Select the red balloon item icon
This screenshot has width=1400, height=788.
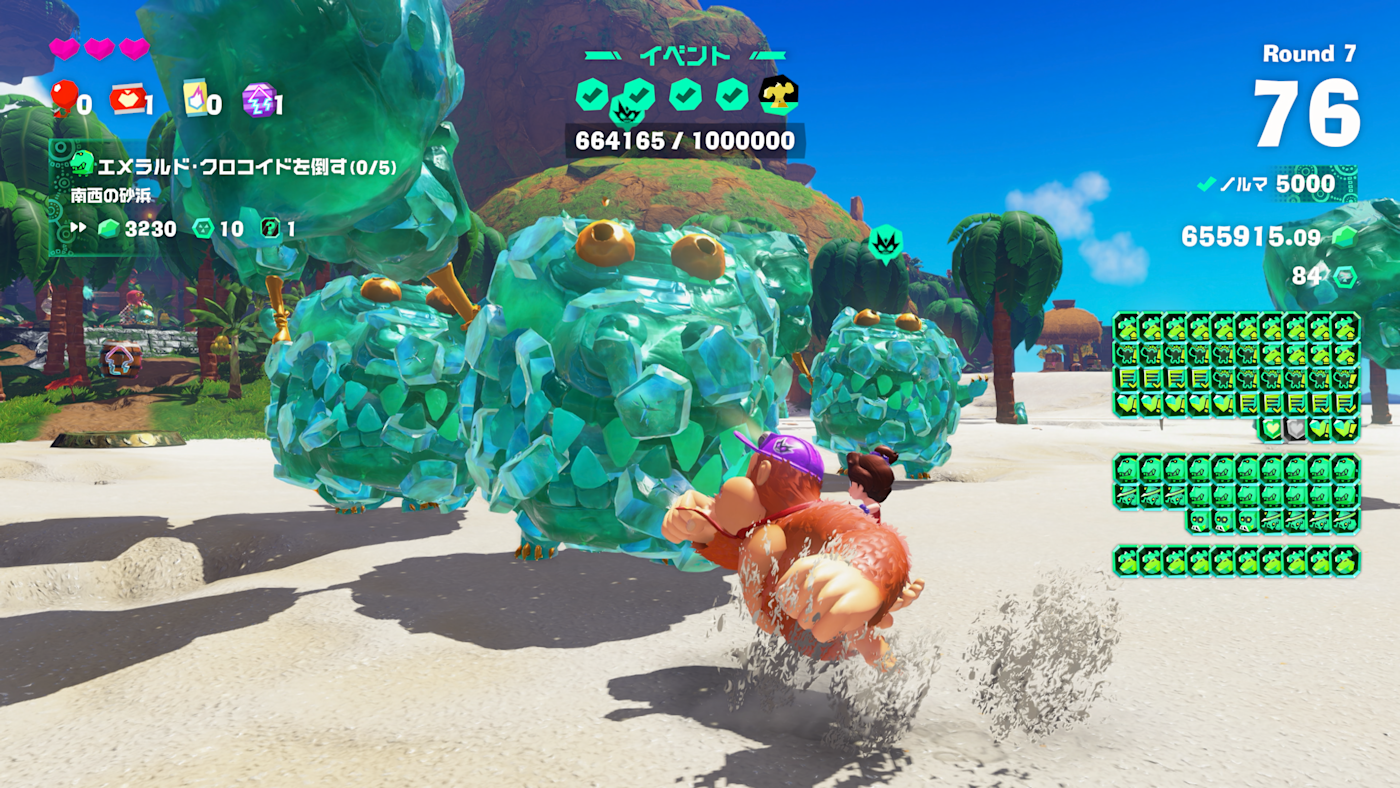point(63,98)
